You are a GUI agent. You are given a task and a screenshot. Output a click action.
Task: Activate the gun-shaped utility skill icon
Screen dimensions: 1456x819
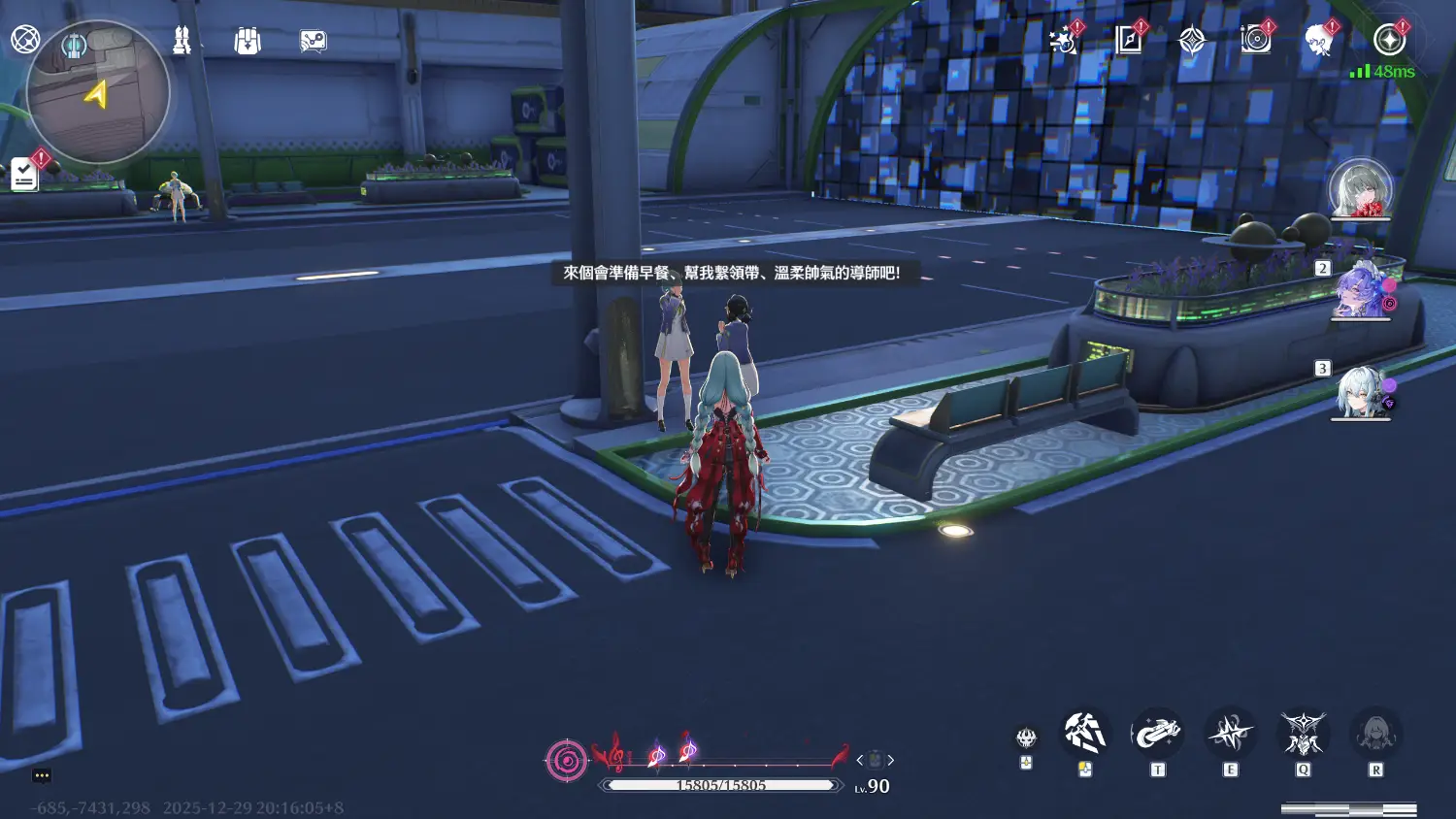point(1157,734)
